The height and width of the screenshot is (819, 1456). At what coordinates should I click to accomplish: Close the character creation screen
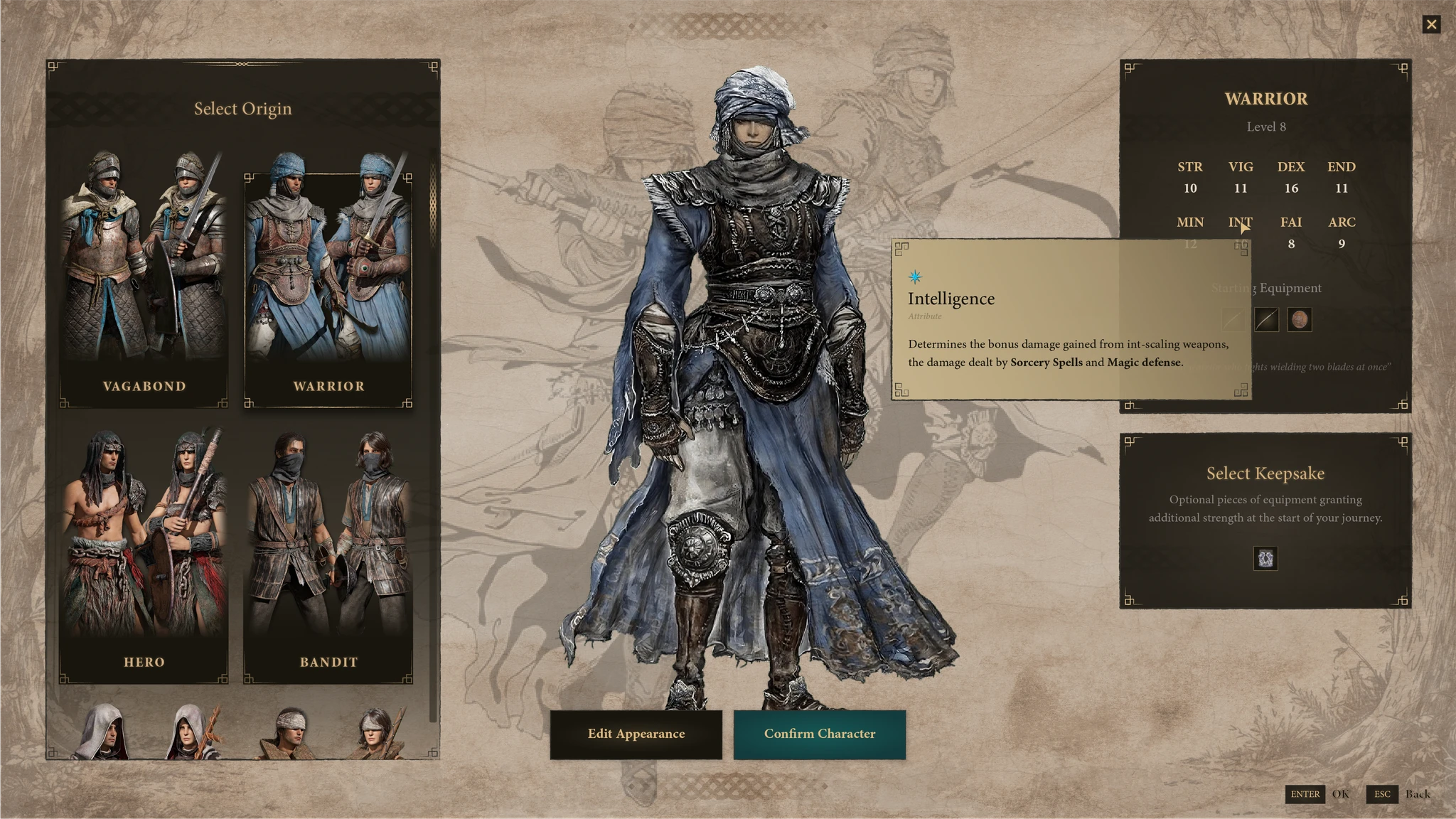tap(1431, 25)
